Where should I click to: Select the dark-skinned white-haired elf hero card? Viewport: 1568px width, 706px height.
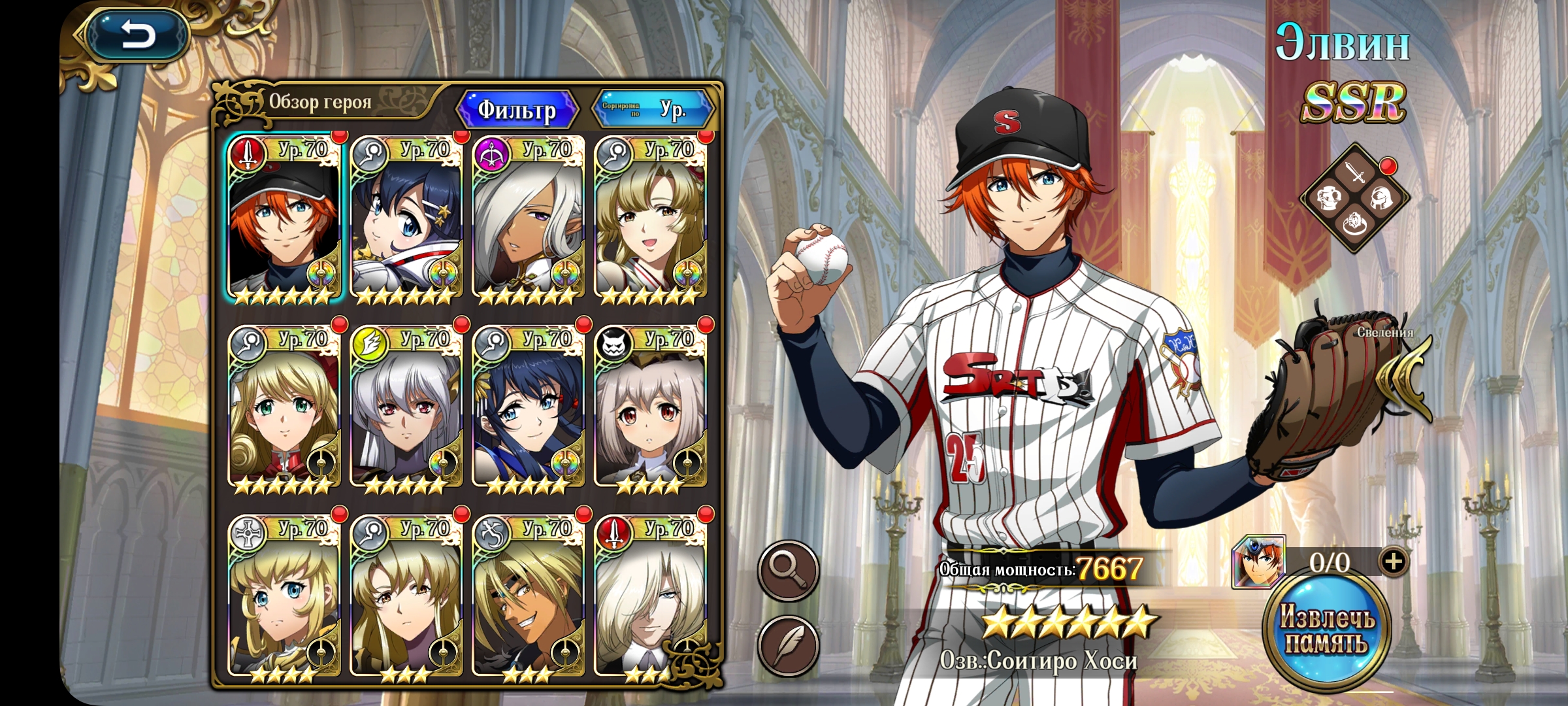coord(528,219)
